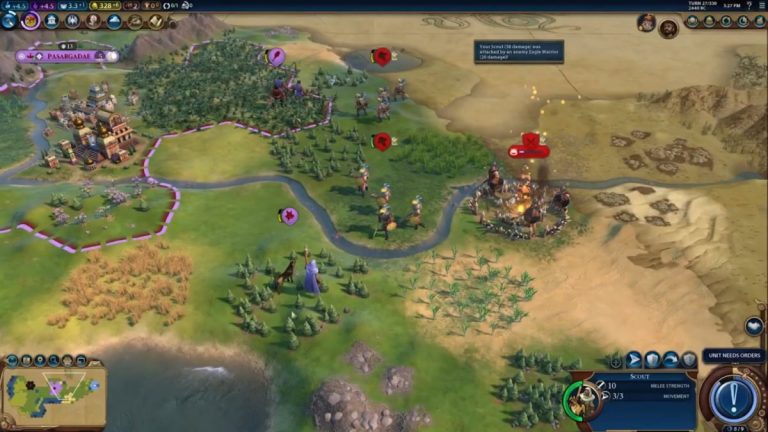Click the Unit Needs Orders action button

734,399
